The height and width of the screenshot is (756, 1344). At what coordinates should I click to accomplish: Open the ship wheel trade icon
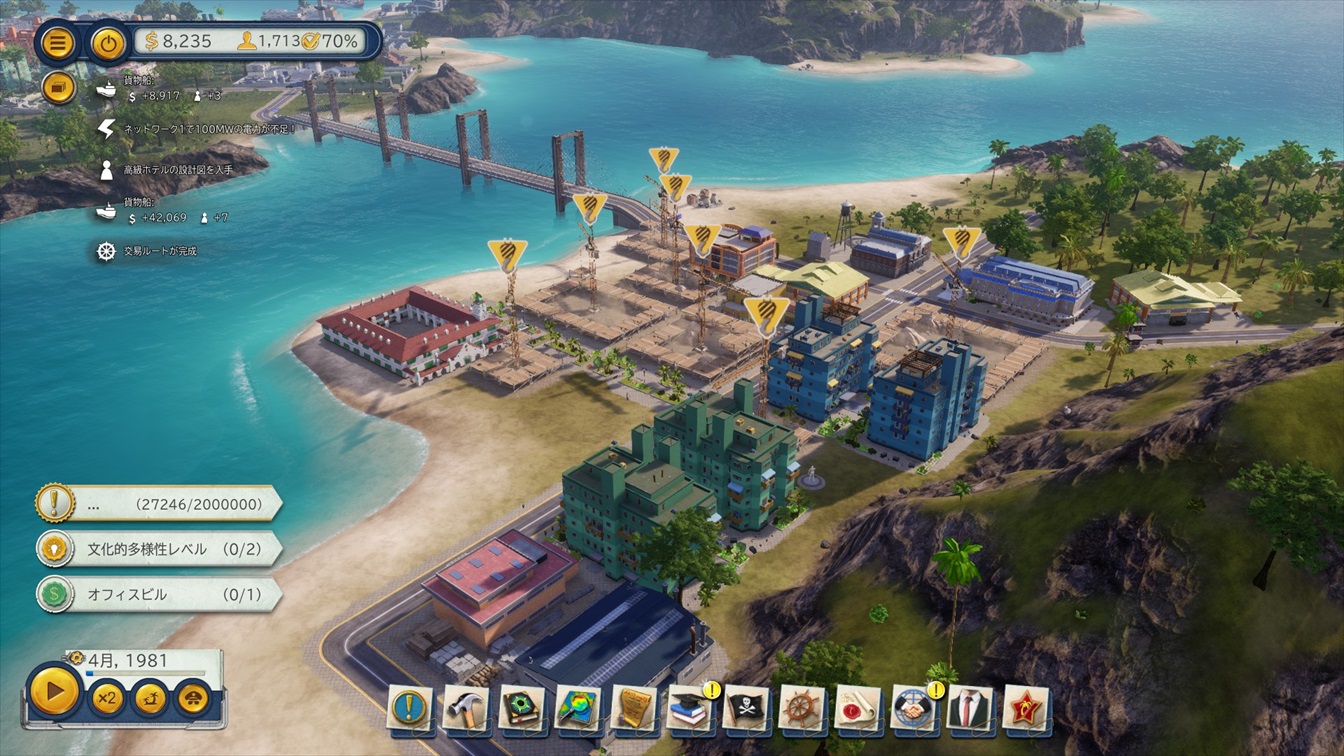pos(802,707)
